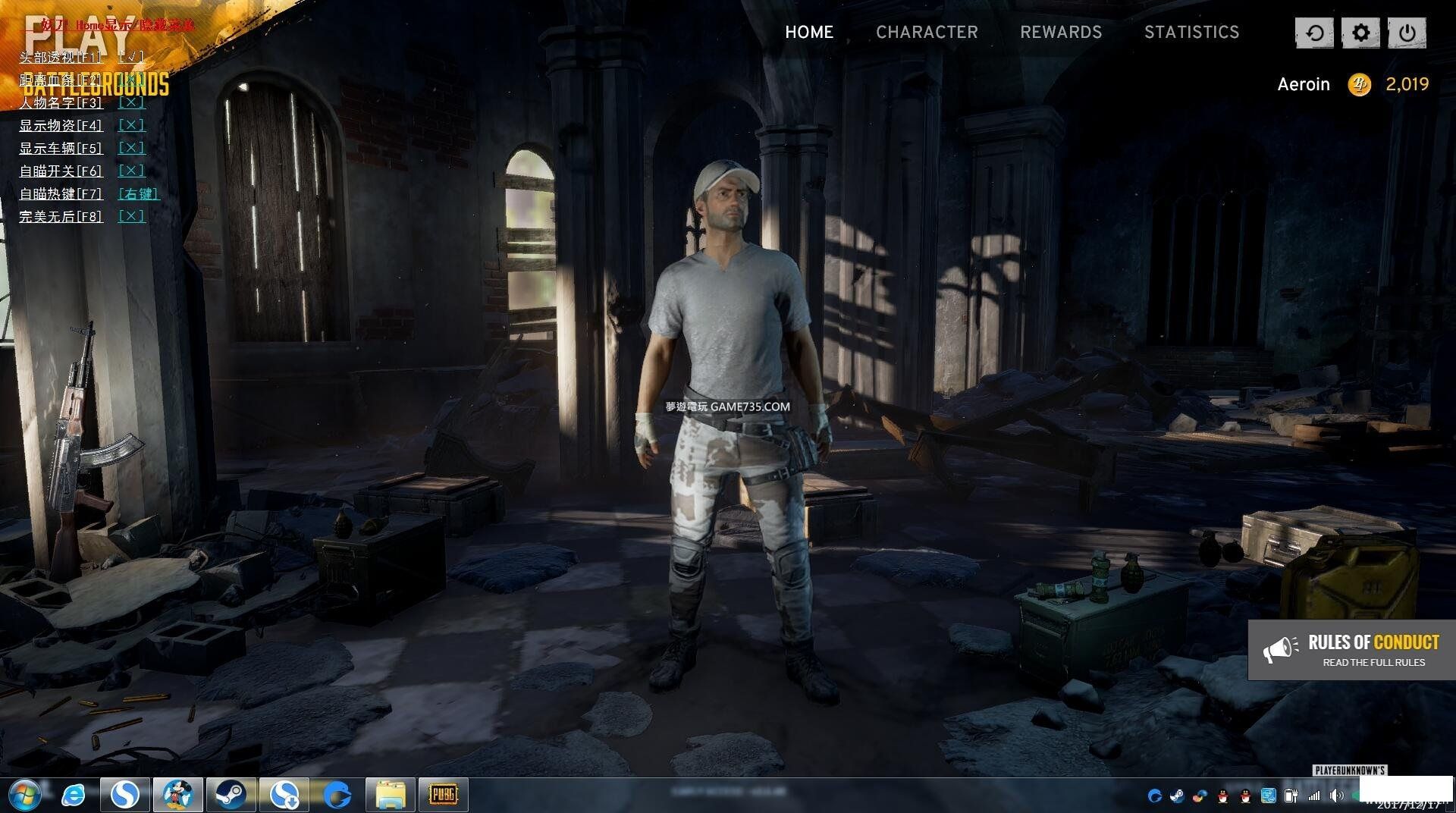
Task: Click the gold BP coin icon
Action: [x=1359, y=84]
